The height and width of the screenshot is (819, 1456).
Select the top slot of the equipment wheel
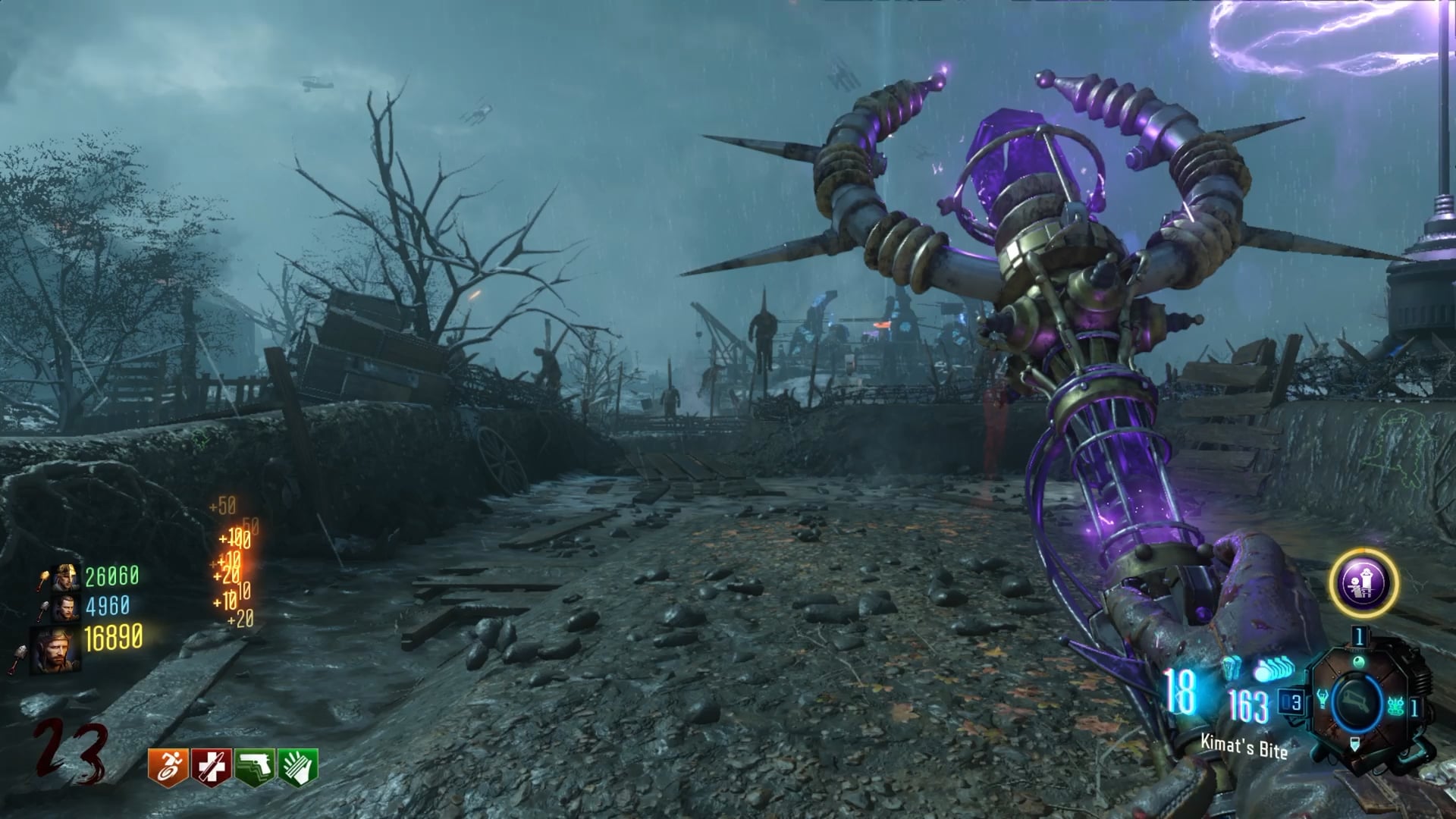(1358, 660)
